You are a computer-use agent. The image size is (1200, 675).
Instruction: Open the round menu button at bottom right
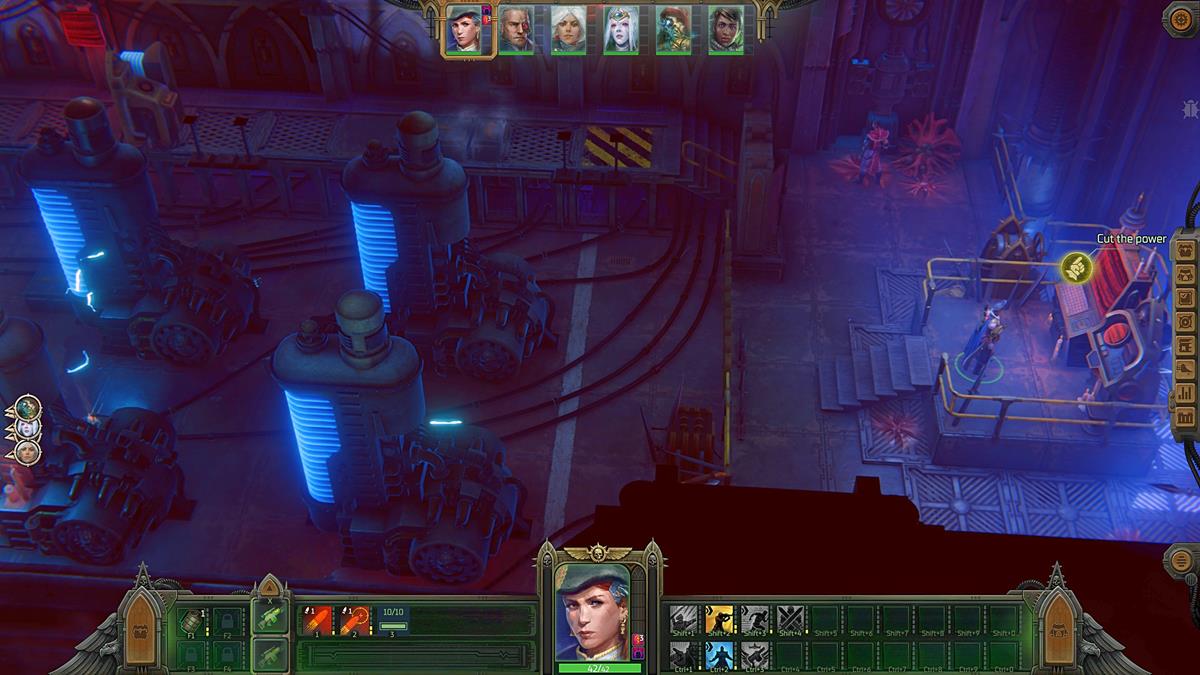click(x=1182, y=560)
